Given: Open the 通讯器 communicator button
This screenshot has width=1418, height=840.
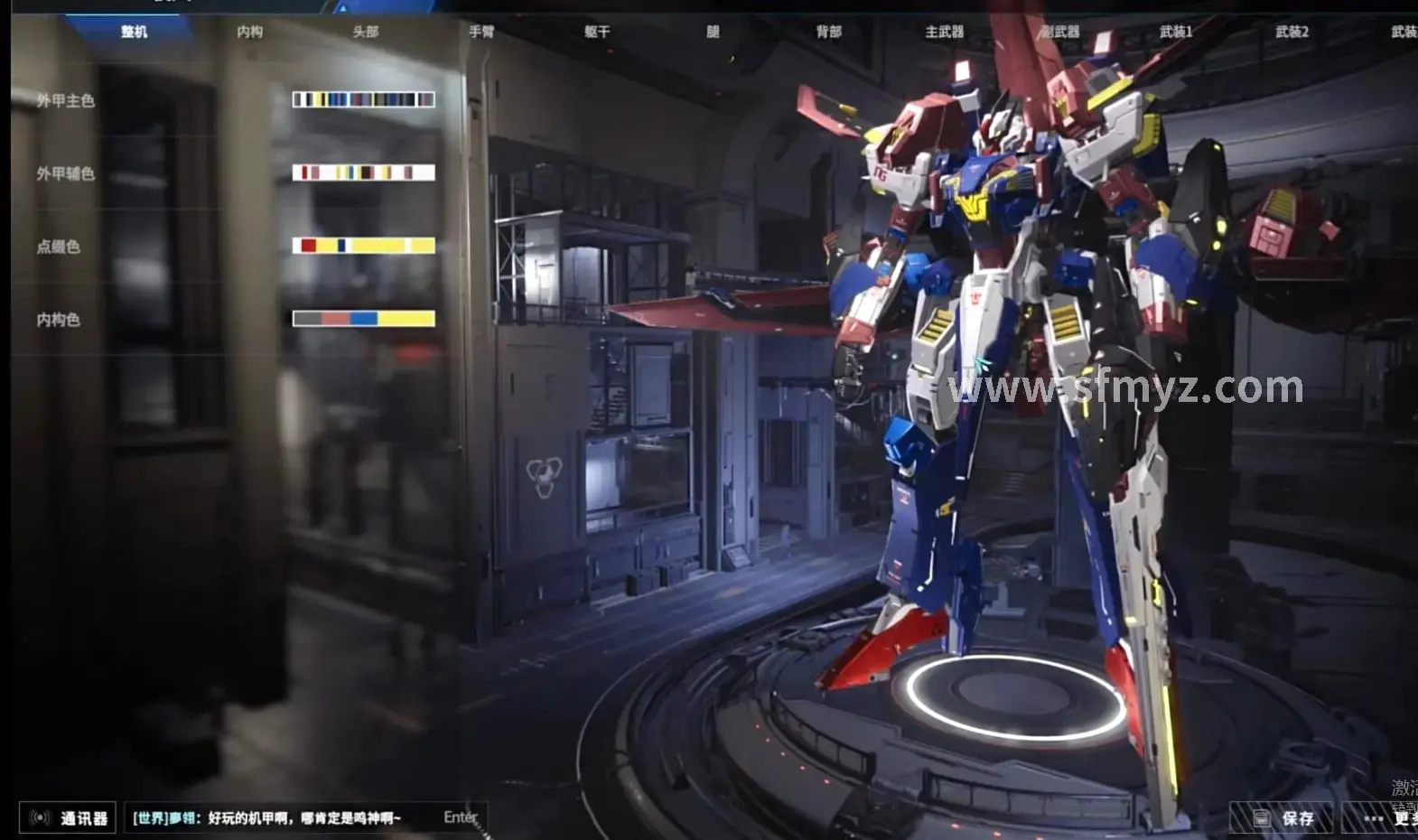Looking at the screenshot, I should [x=69, y=817].
